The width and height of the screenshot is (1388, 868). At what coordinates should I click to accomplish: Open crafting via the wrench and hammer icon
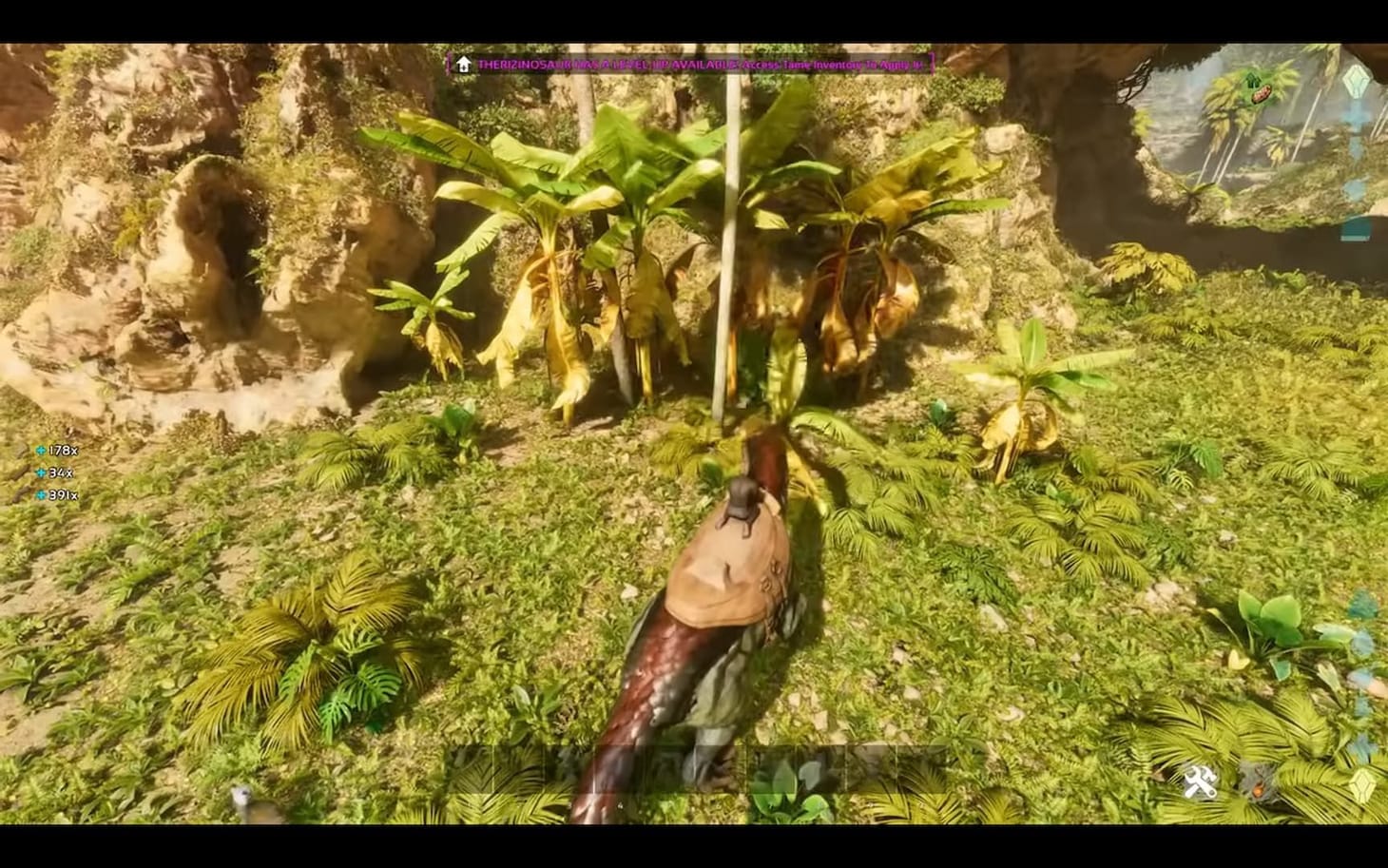[x=1202, y=781]
